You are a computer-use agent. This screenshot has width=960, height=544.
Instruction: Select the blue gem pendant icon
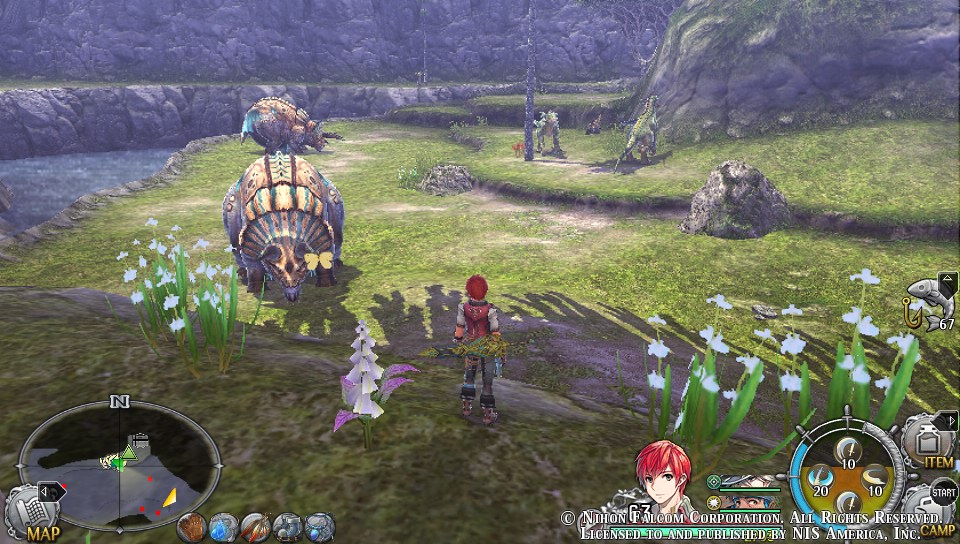pyautogui.click(x=319, y=526)
